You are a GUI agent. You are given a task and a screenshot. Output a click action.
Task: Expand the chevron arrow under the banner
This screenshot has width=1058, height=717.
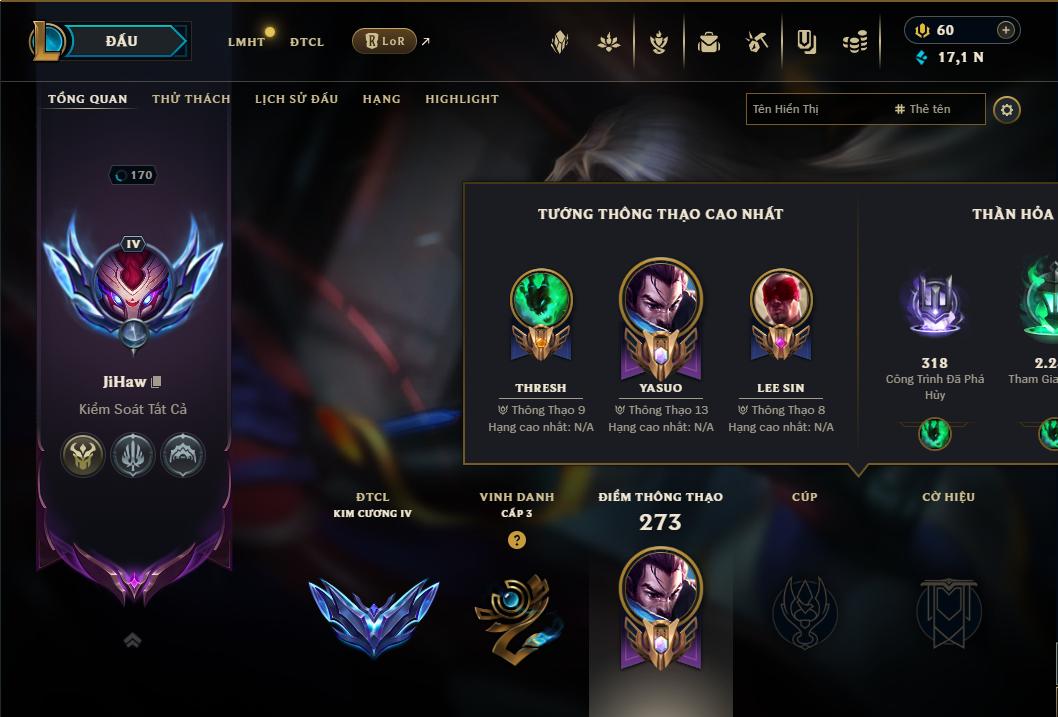click(x=132, y=641)
